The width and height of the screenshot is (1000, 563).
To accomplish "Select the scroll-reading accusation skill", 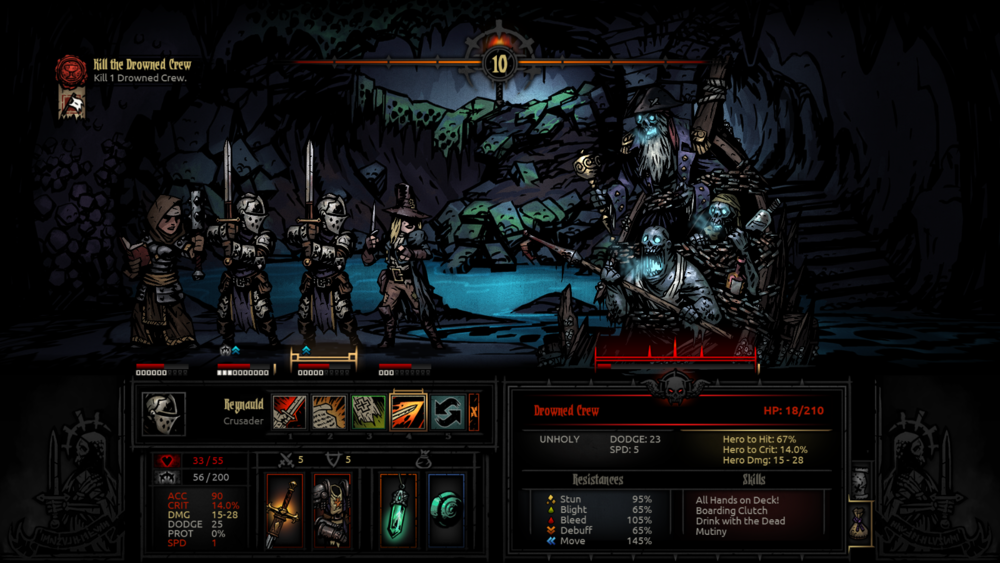I will point(330,412).
